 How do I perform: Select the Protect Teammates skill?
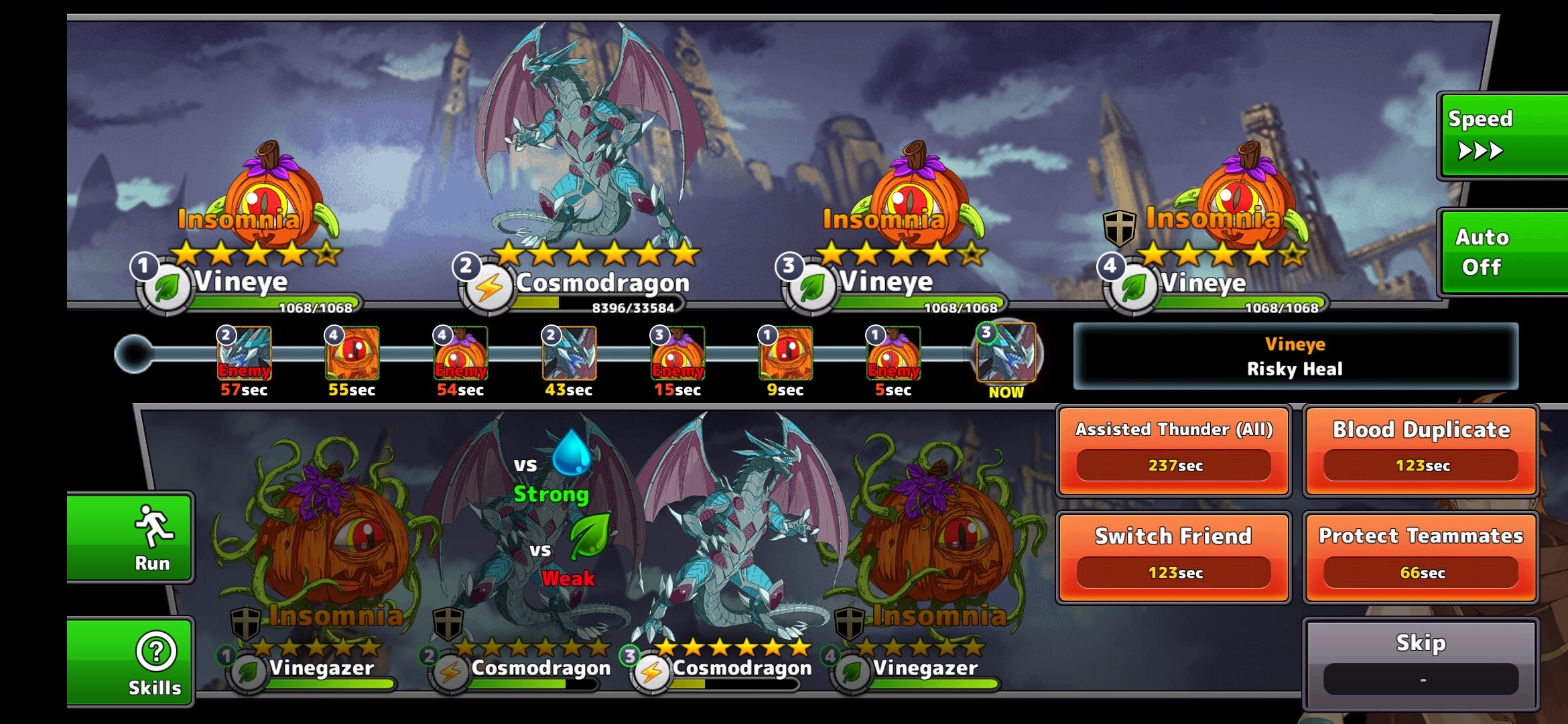(x=1421, y=558)
